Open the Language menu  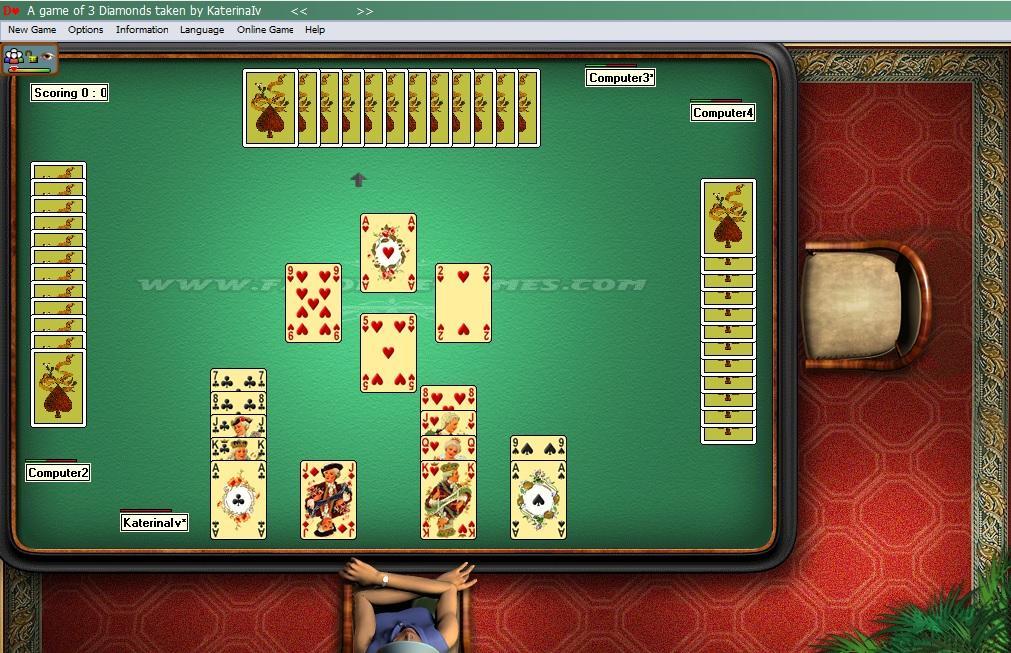tap(202, 30)
